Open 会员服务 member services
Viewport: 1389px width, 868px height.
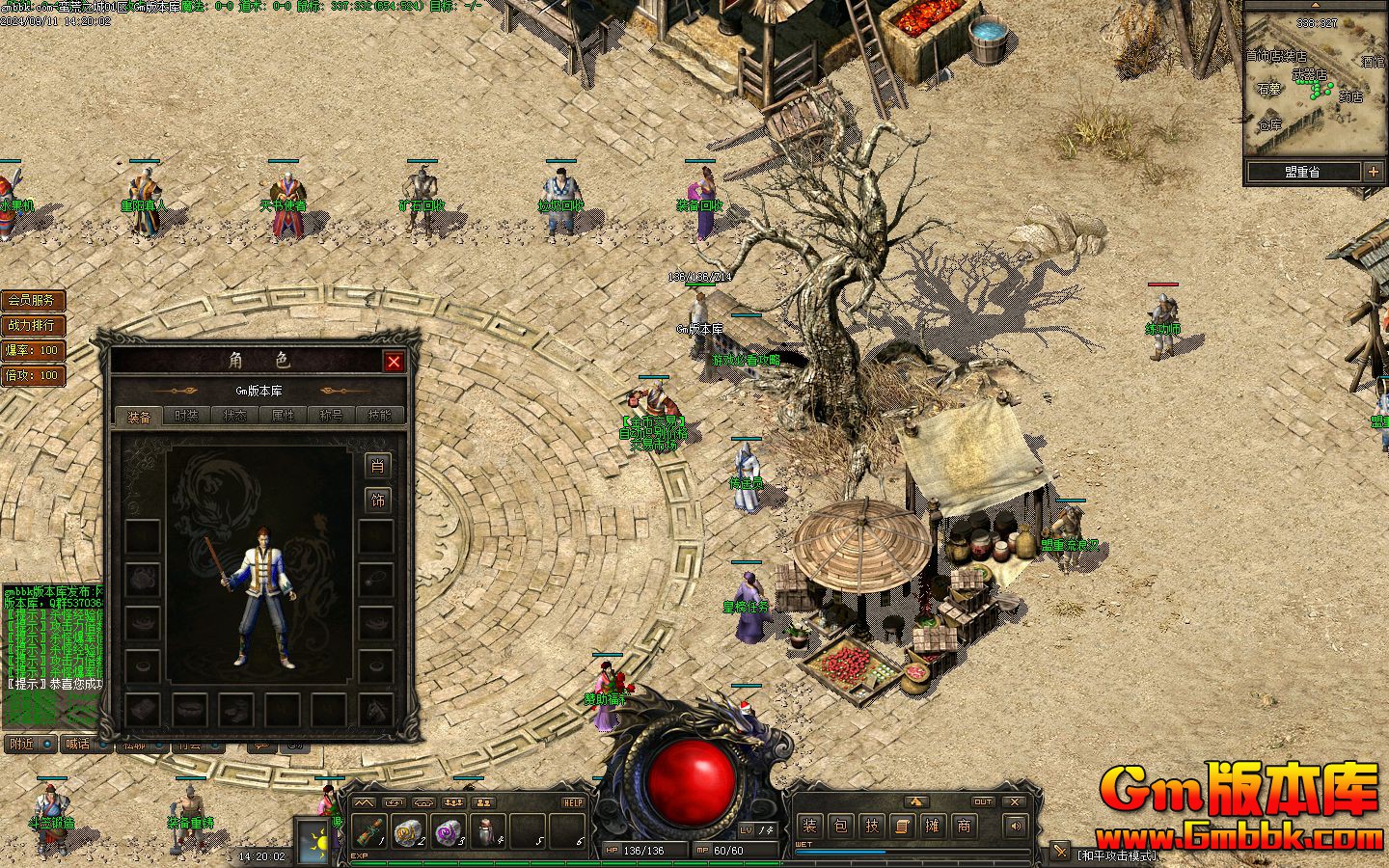click(33, 301)
